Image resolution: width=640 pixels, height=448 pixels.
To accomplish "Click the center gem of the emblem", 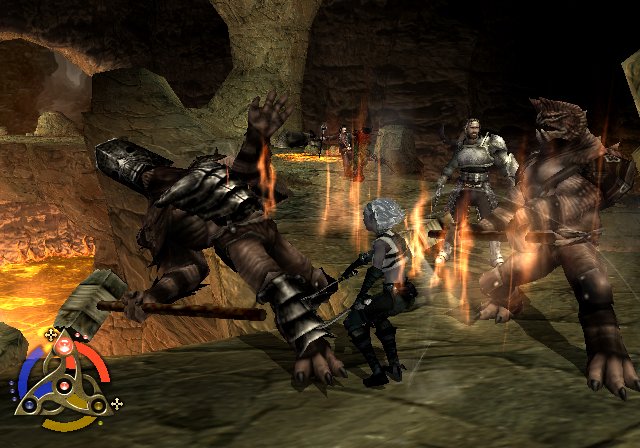I will [x=65, y=385].
